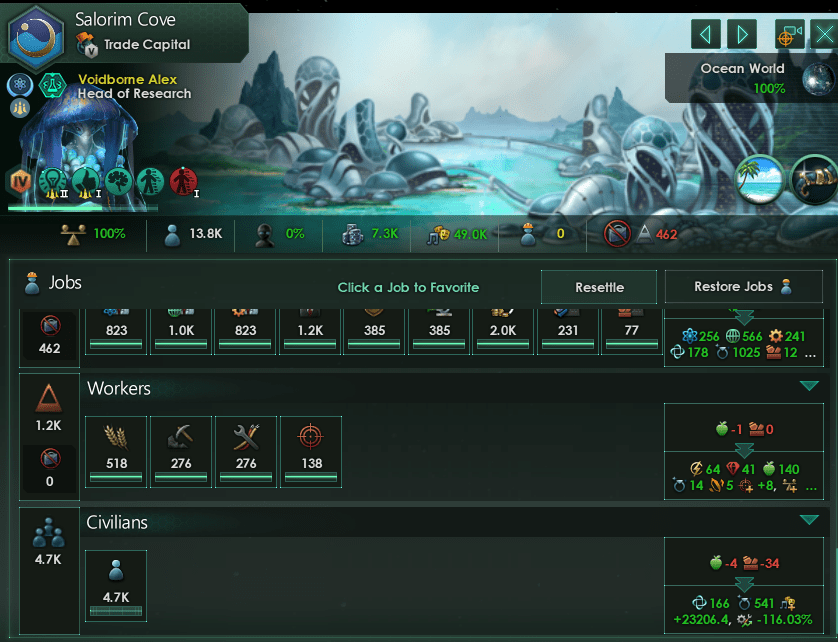838x642 pixels.
Task: Select the miner job with pickaxe icon
Action: [181, 451]
